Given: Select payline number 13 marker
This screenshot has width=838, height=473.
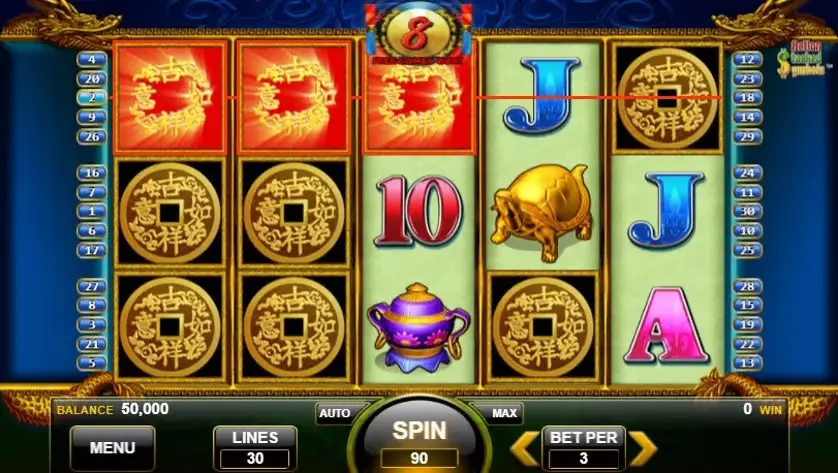Looking at the screenshot, I should coord(746,363).
